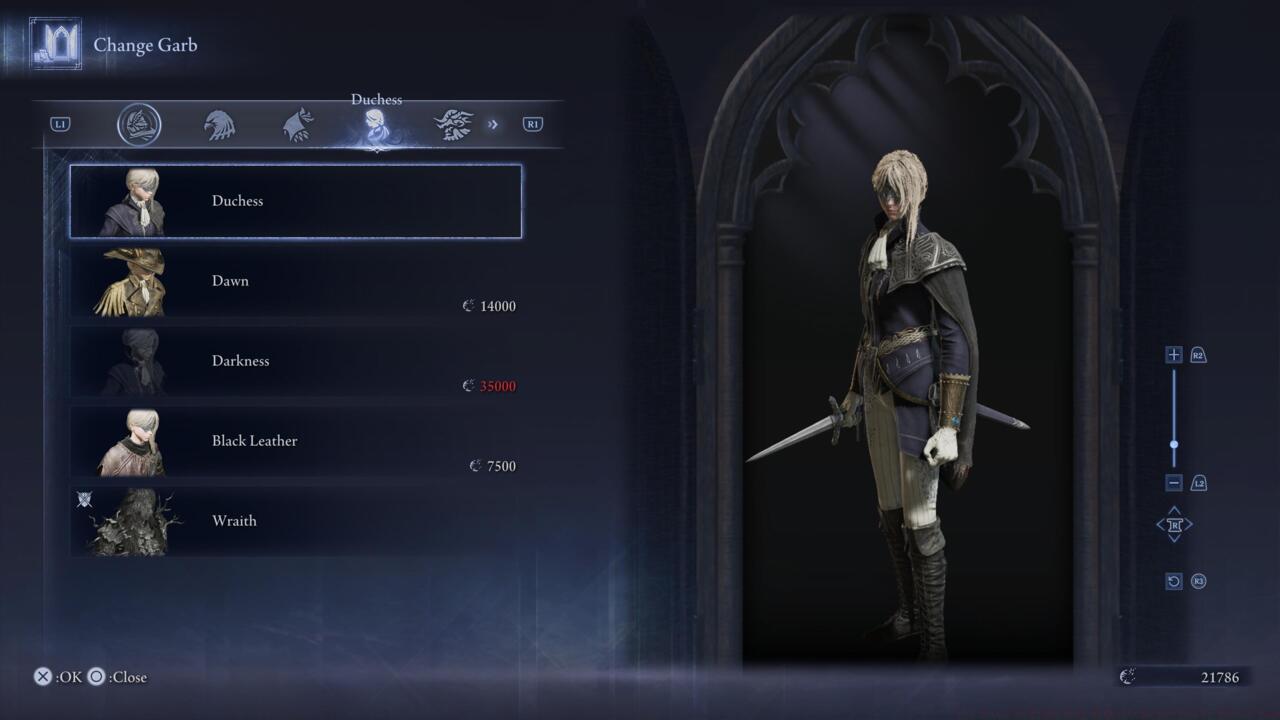Image resolution: width=1280 pixels, height=720 pixels.
Task: Show more characters with the double arrow
Action: coord(493,125)
